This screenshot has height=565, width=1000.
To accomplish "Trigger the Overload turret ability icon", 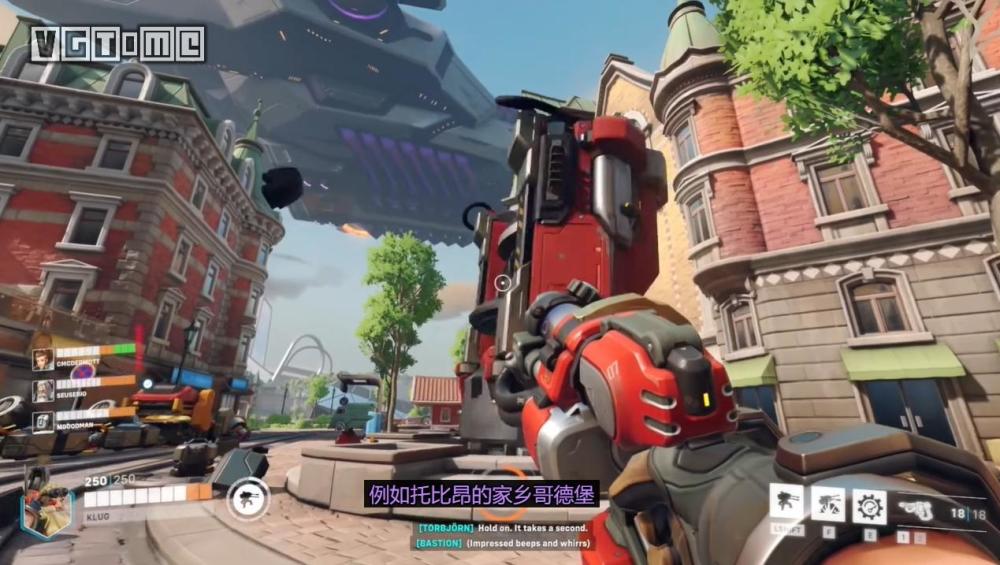I will coord(827,505).
